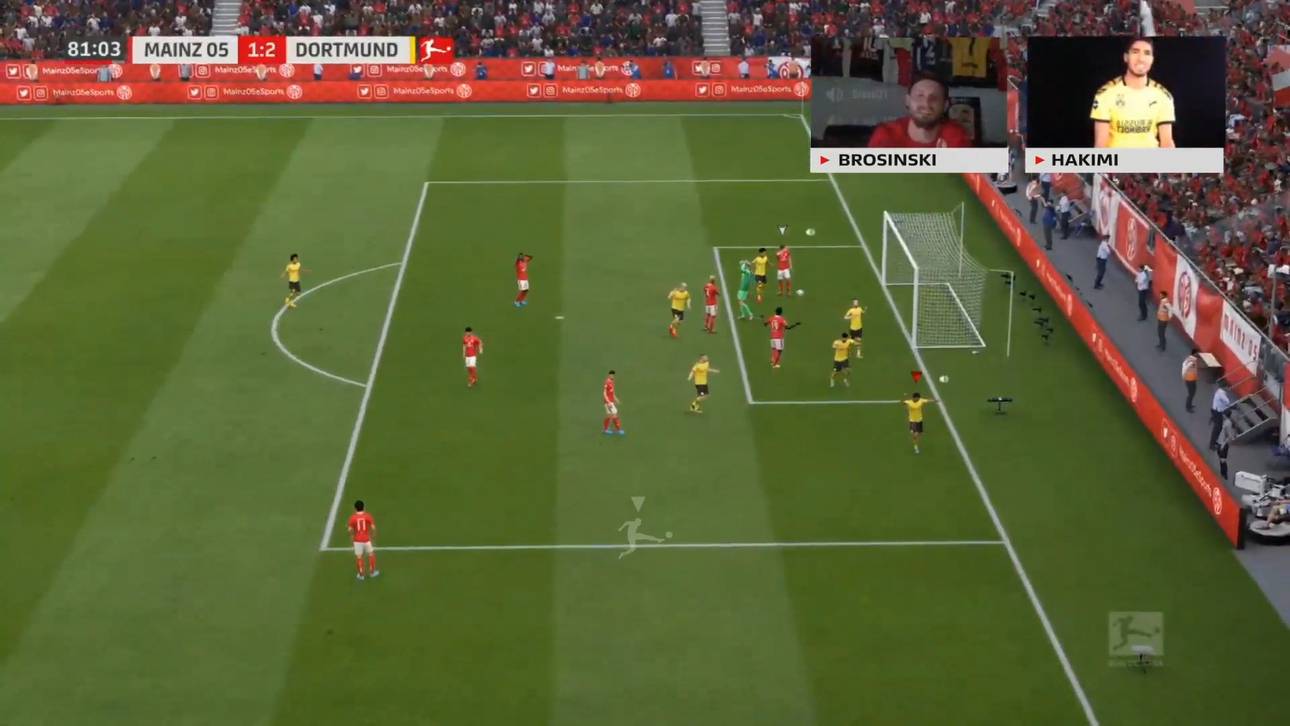1290x726 pixels.
Task: Toggle the red arrow marker next to HAKIMI
Action: [1038, 159]
